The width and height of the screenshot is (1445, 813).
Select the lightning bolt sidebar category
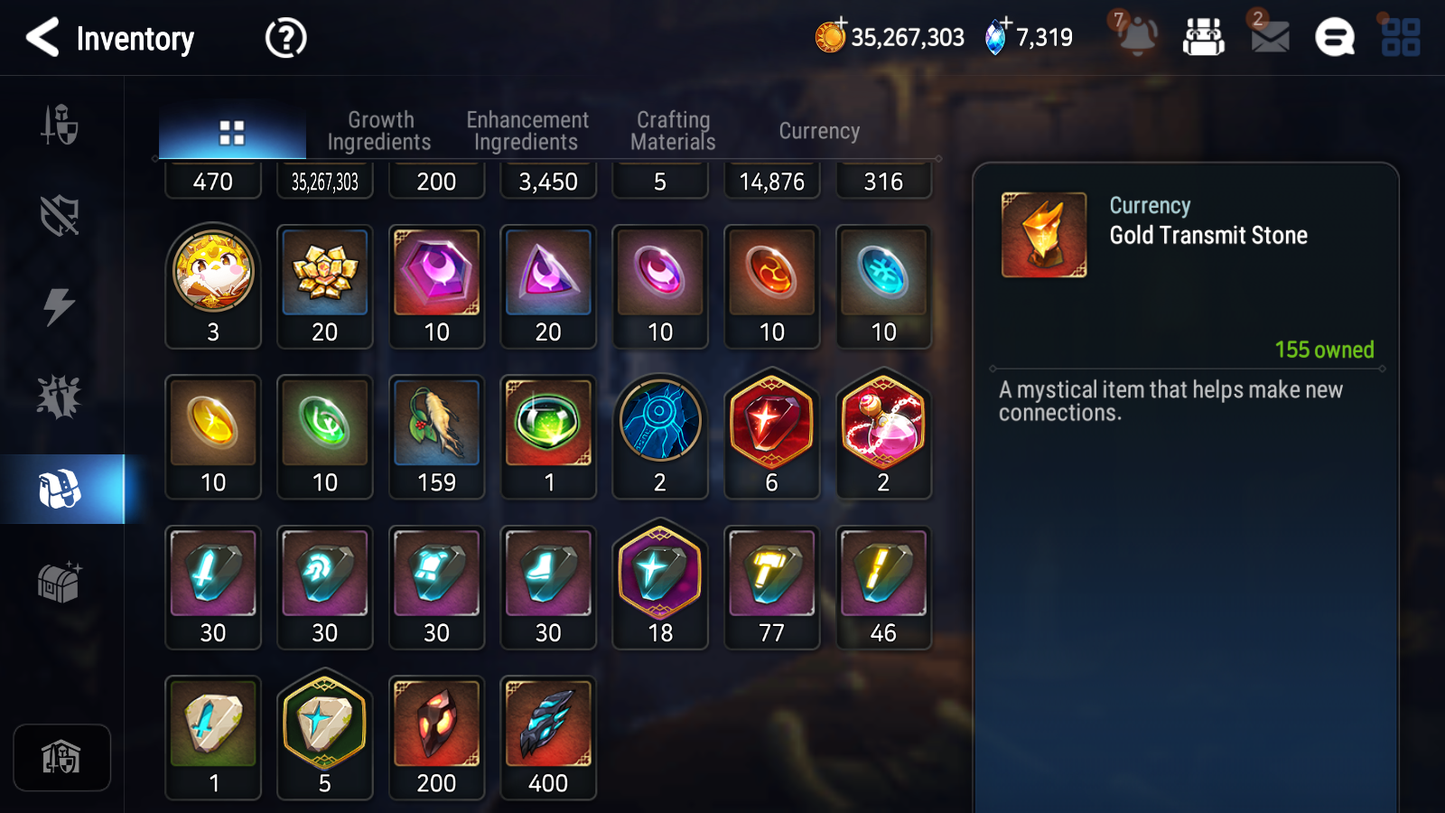coord(60,306)
